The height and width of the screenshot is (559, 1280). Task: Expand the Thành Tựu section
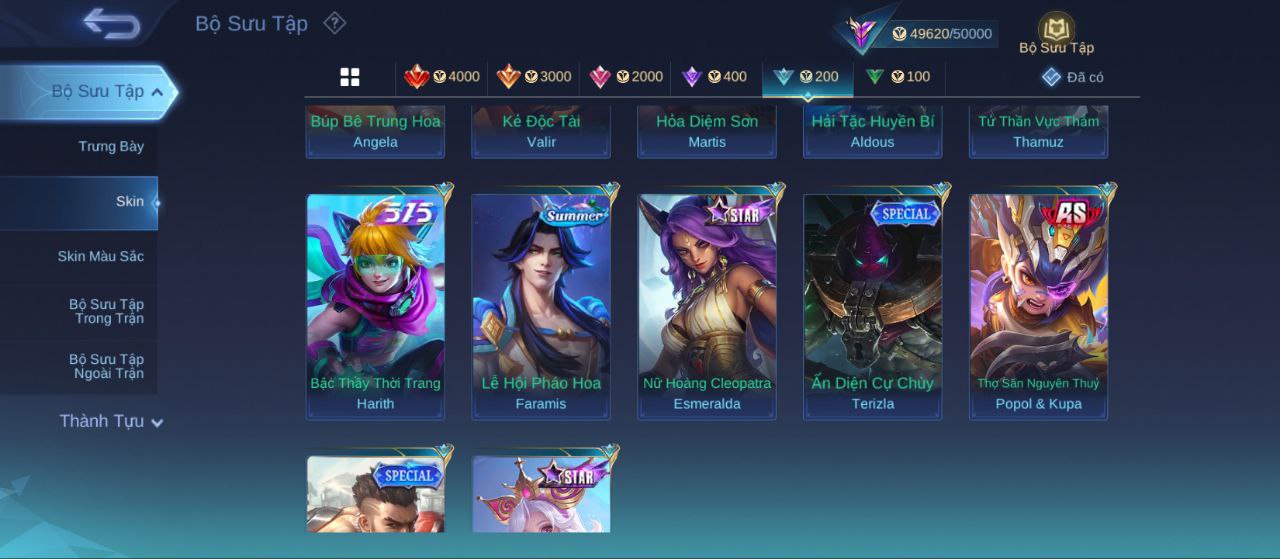coord(110,422)
